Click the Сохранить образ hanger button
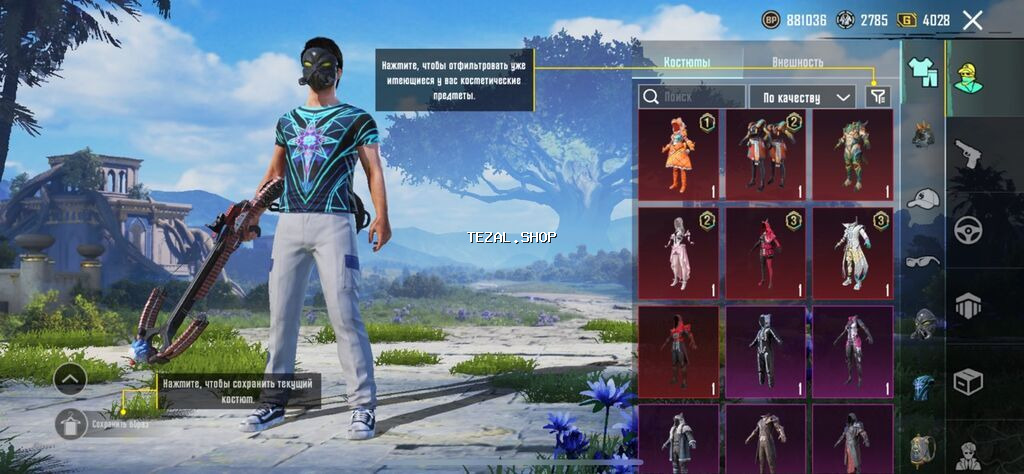Viewport: 1024px width, 474px height. pyautogui.click(x=70, y=423)
